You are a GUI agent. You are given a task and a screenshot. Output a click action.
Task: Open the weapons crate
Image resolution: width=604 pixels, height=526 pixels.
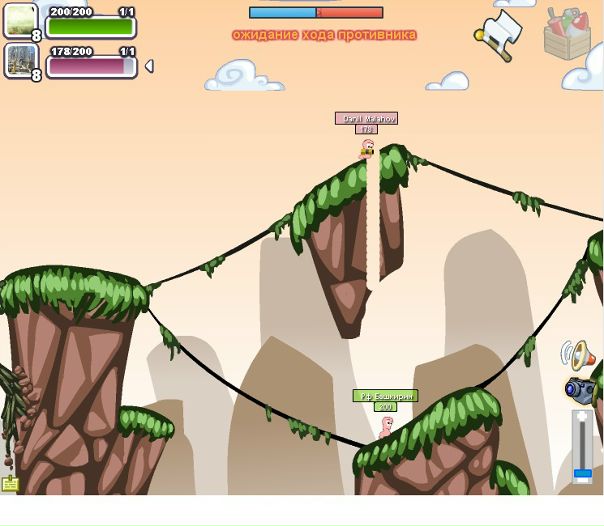[566, 33]
